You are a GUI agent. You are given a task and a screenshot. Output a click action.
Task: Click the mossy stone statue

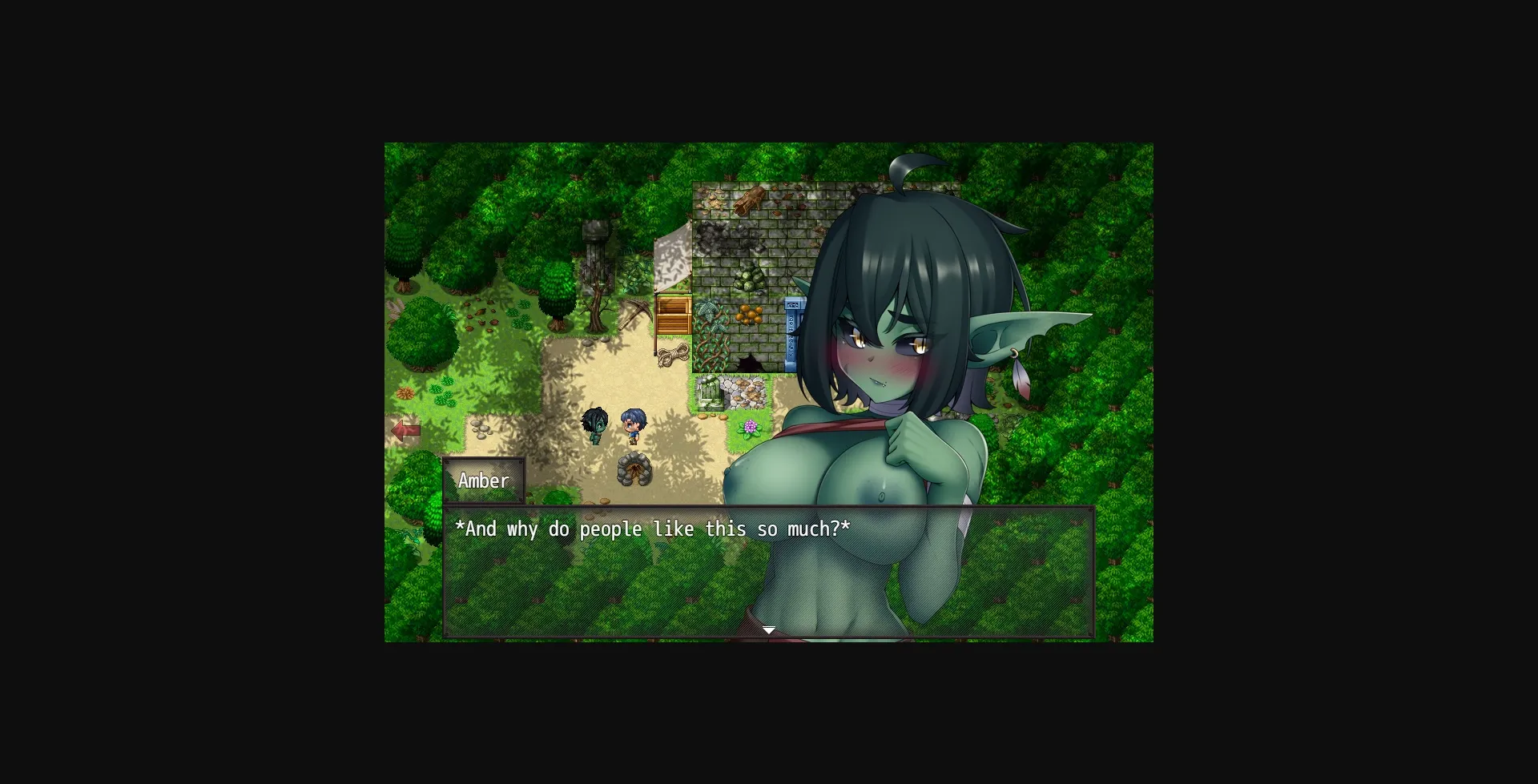711,392
